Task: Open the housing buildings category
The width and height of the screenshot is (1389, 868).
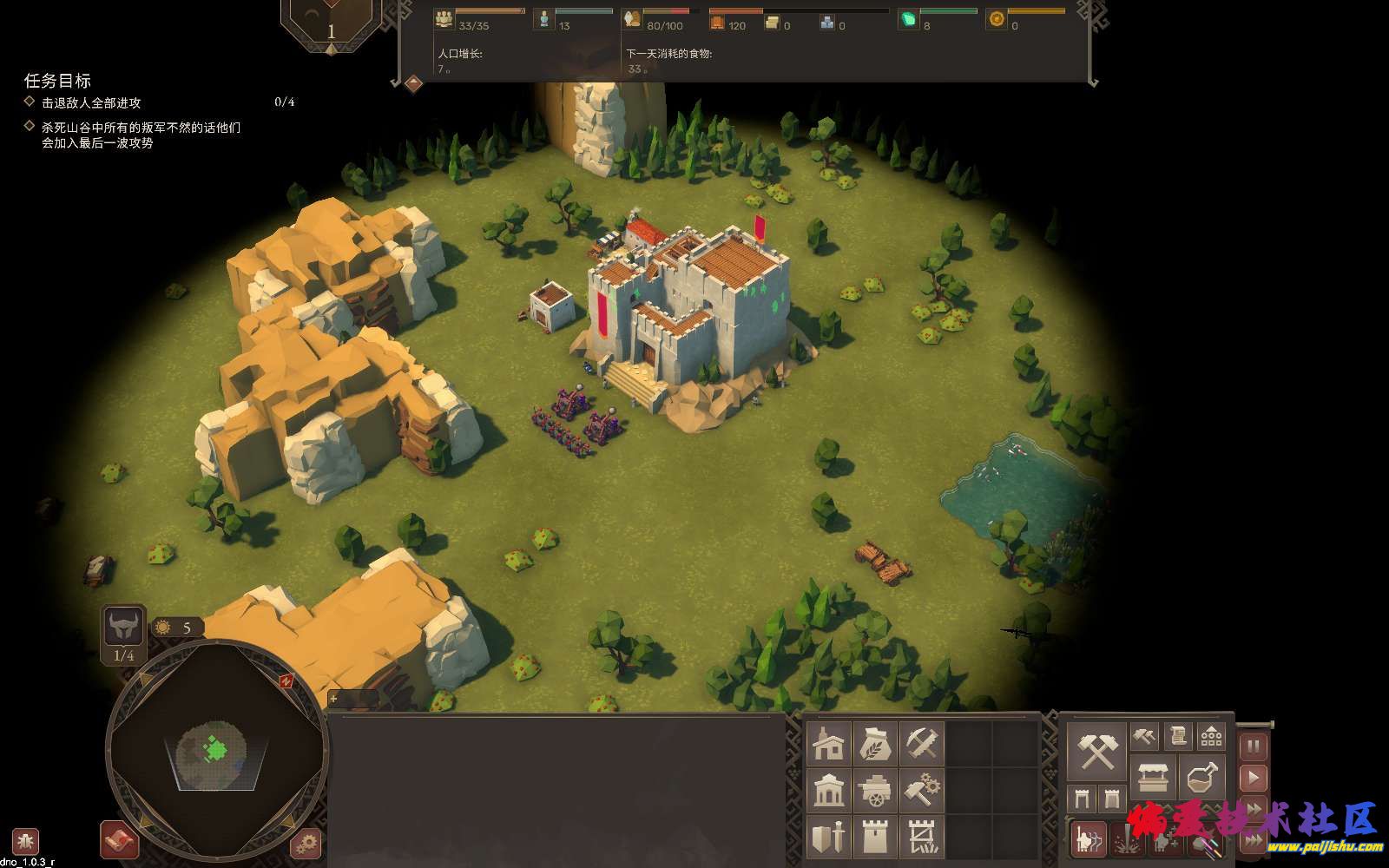Action: click(x=829, y=744)
